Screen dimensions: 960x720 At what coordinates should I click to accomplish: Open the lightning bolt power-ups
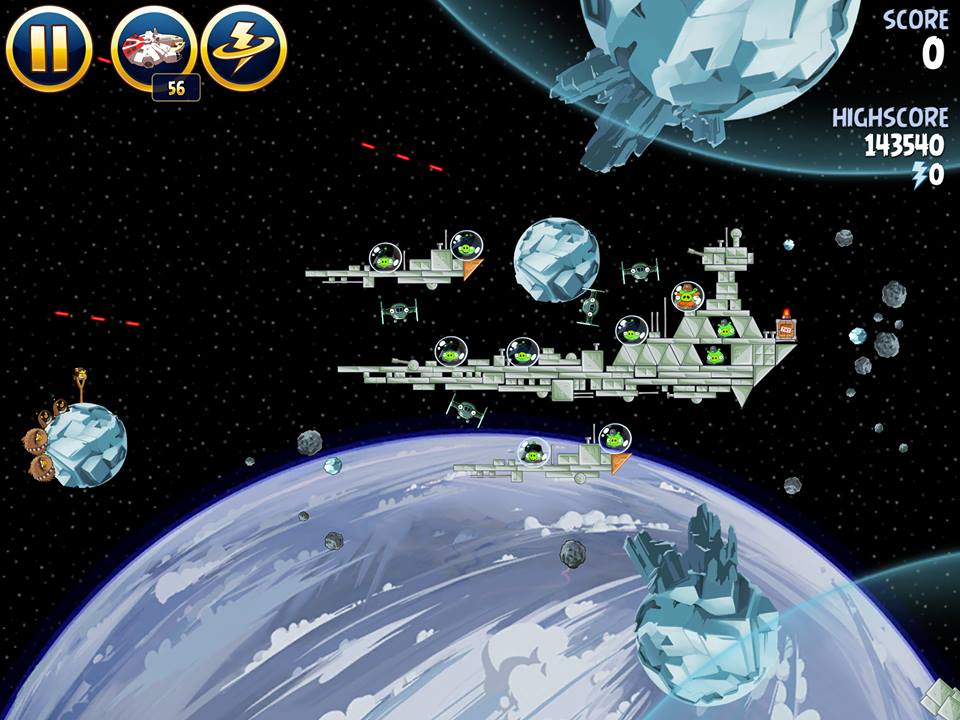click(244, 47)
